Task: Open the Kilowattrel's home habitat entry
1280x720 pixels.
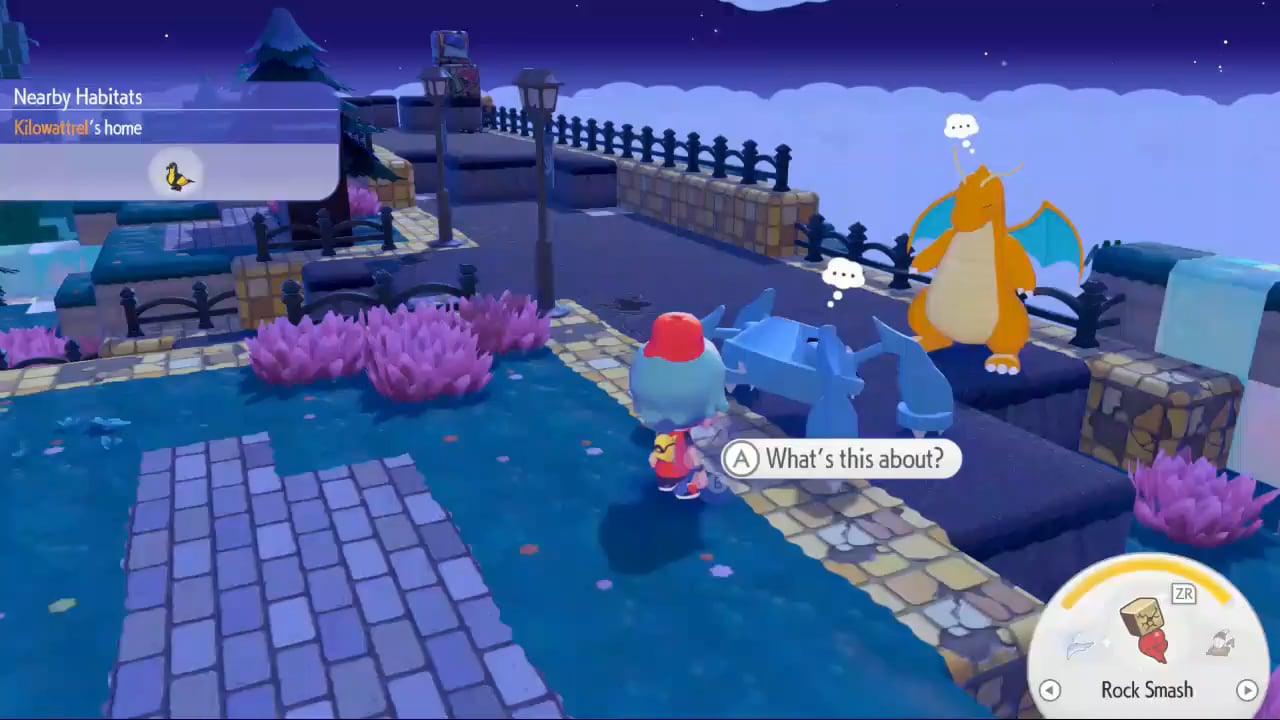Action: (78, 128)
